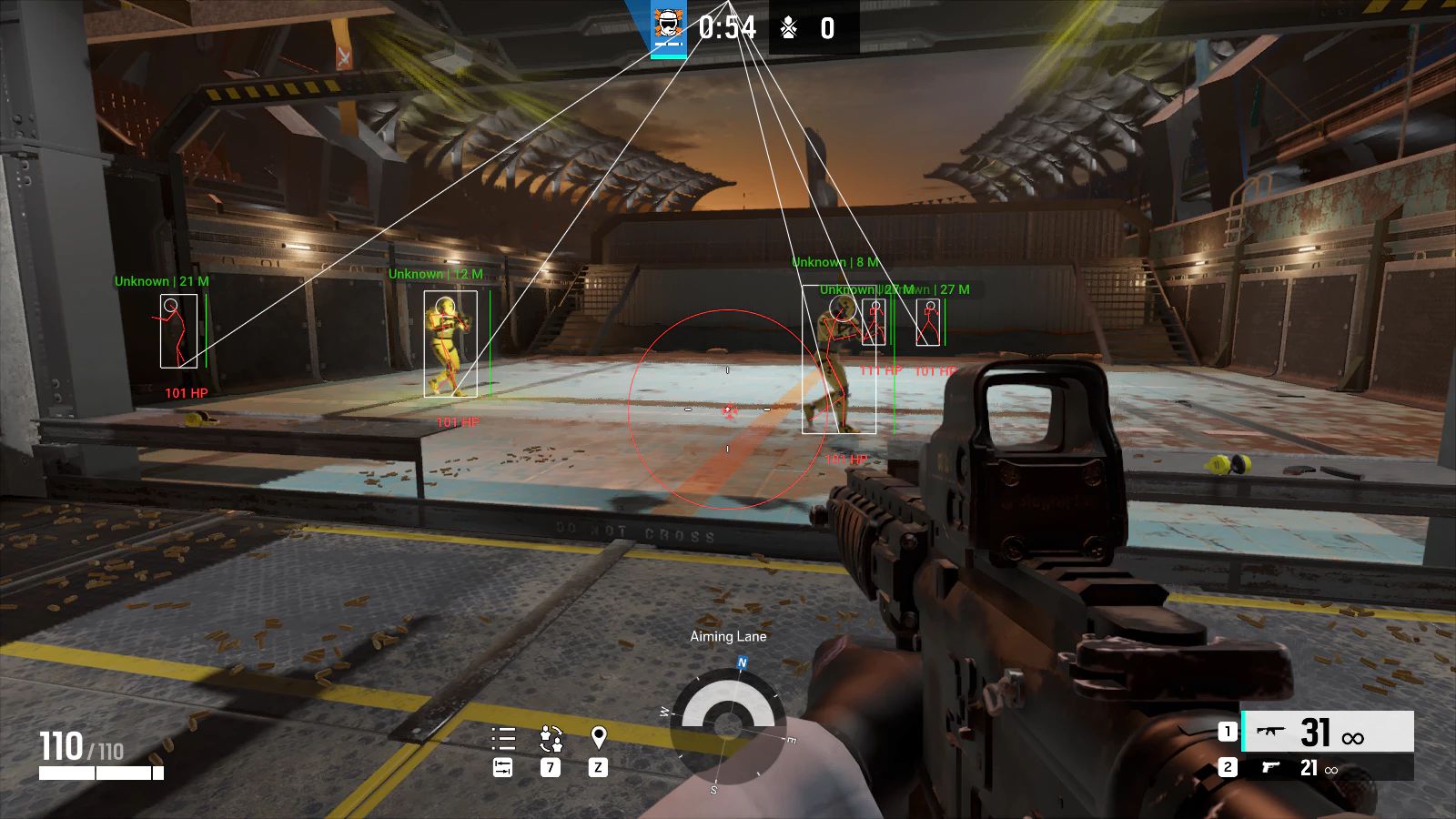Image resolution: width=1456 pixels, height=819 pixels.
Task: Click the operator portrait beside the timer
Action: point(669,27)
